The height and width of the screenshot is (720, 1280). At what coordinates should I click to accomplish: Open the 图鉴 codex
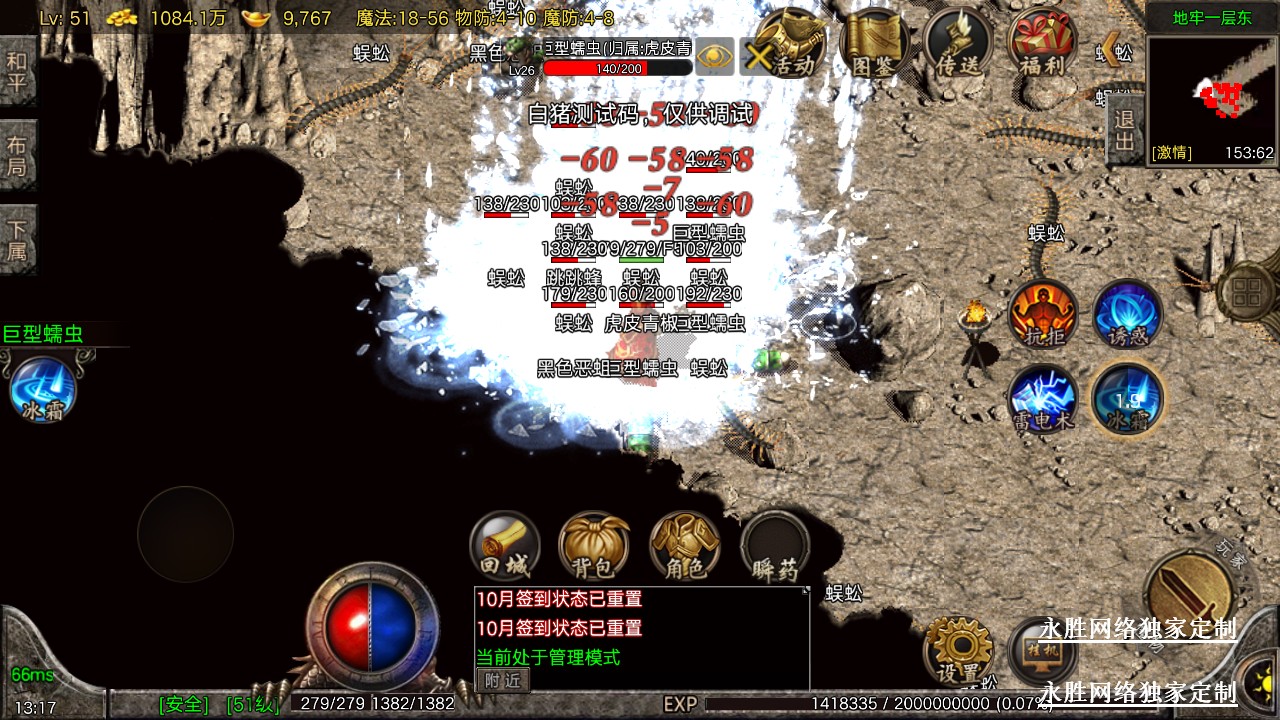tap(874, 45)
